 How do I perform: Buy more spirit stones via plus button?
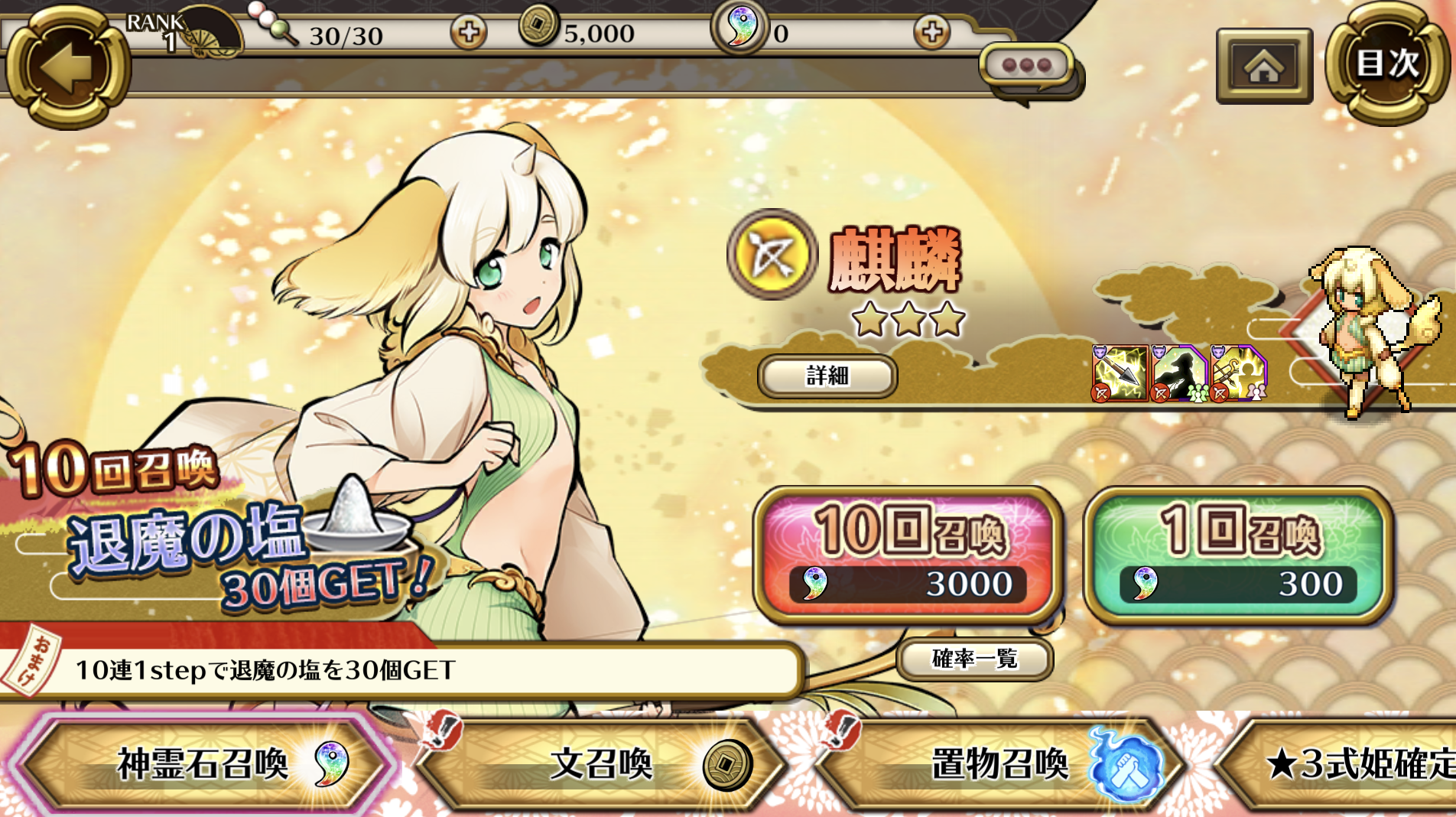coord(931,33)
